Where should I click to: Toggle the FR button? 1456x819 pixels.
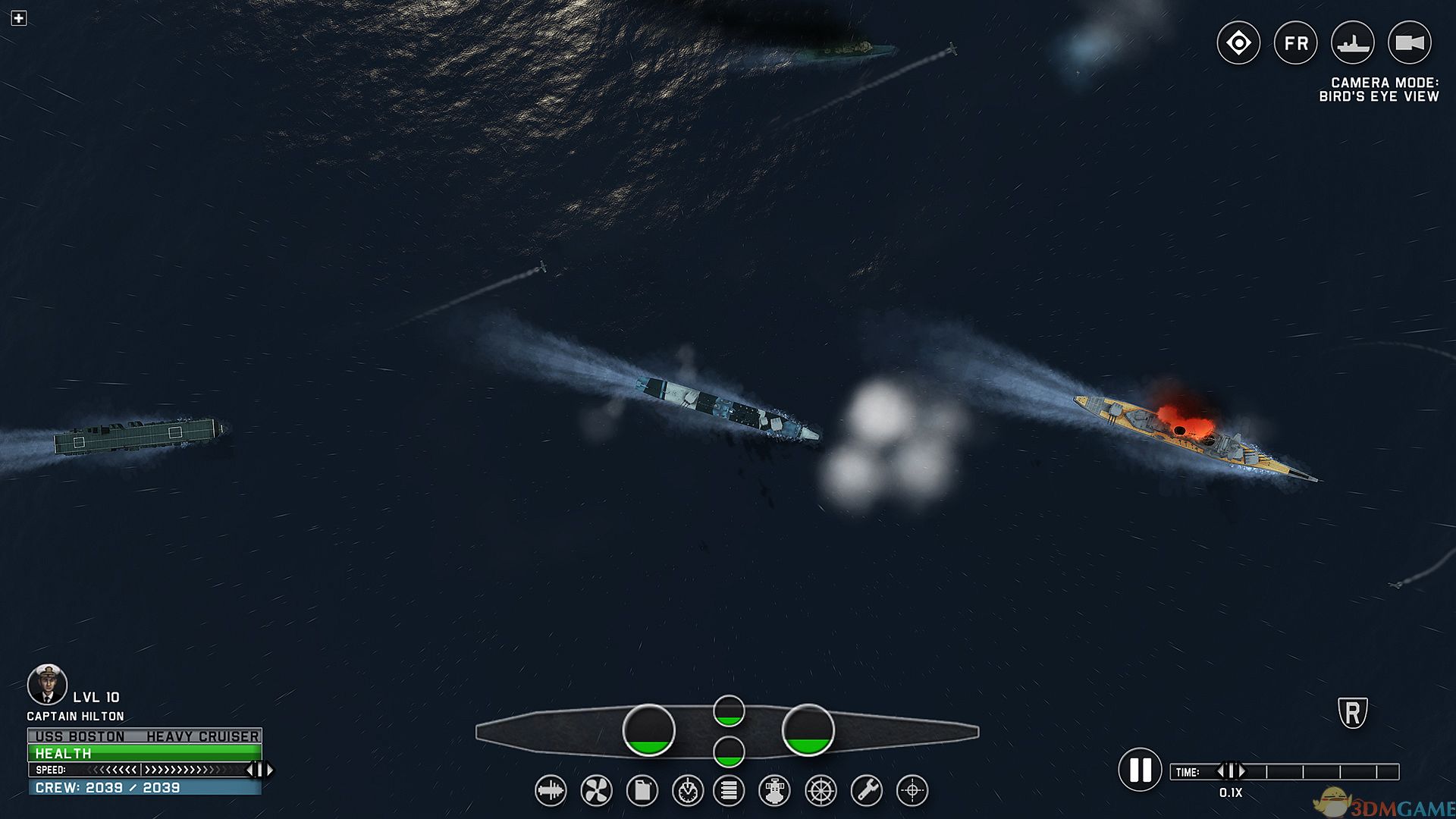[1296, 43]
